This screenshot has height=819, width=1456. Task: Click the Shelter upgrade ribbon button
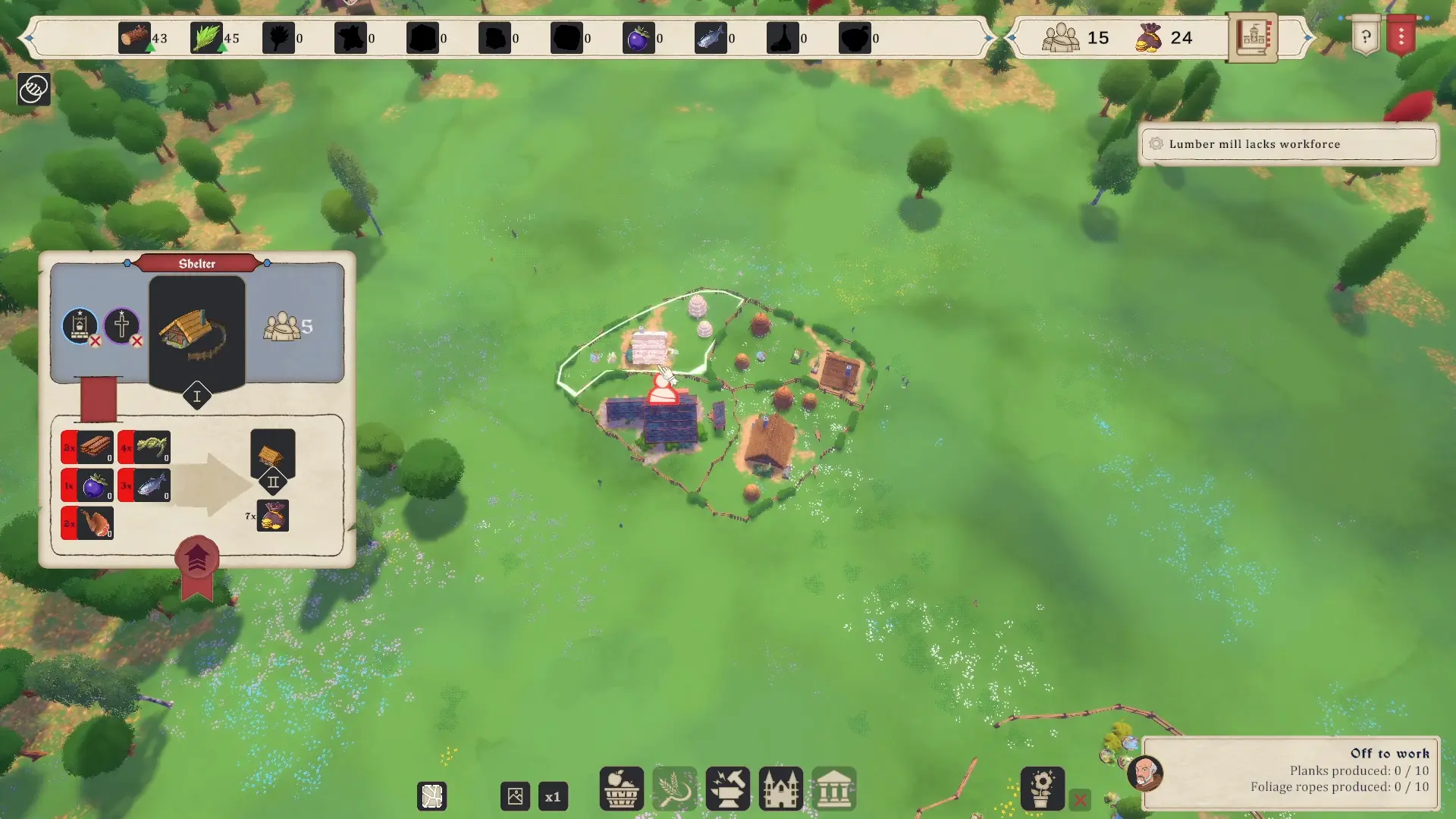[x=197, y=560]
